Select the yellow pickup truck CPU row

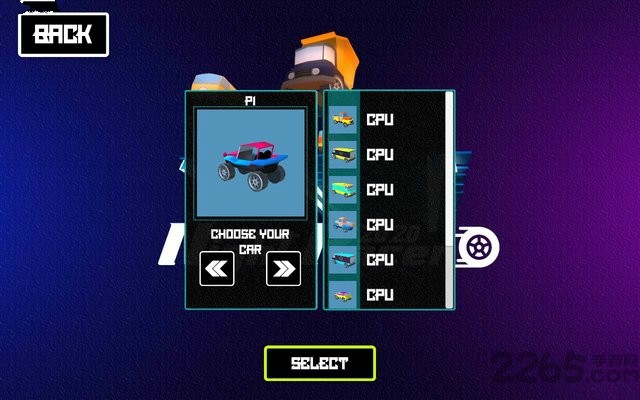(385, 120)
